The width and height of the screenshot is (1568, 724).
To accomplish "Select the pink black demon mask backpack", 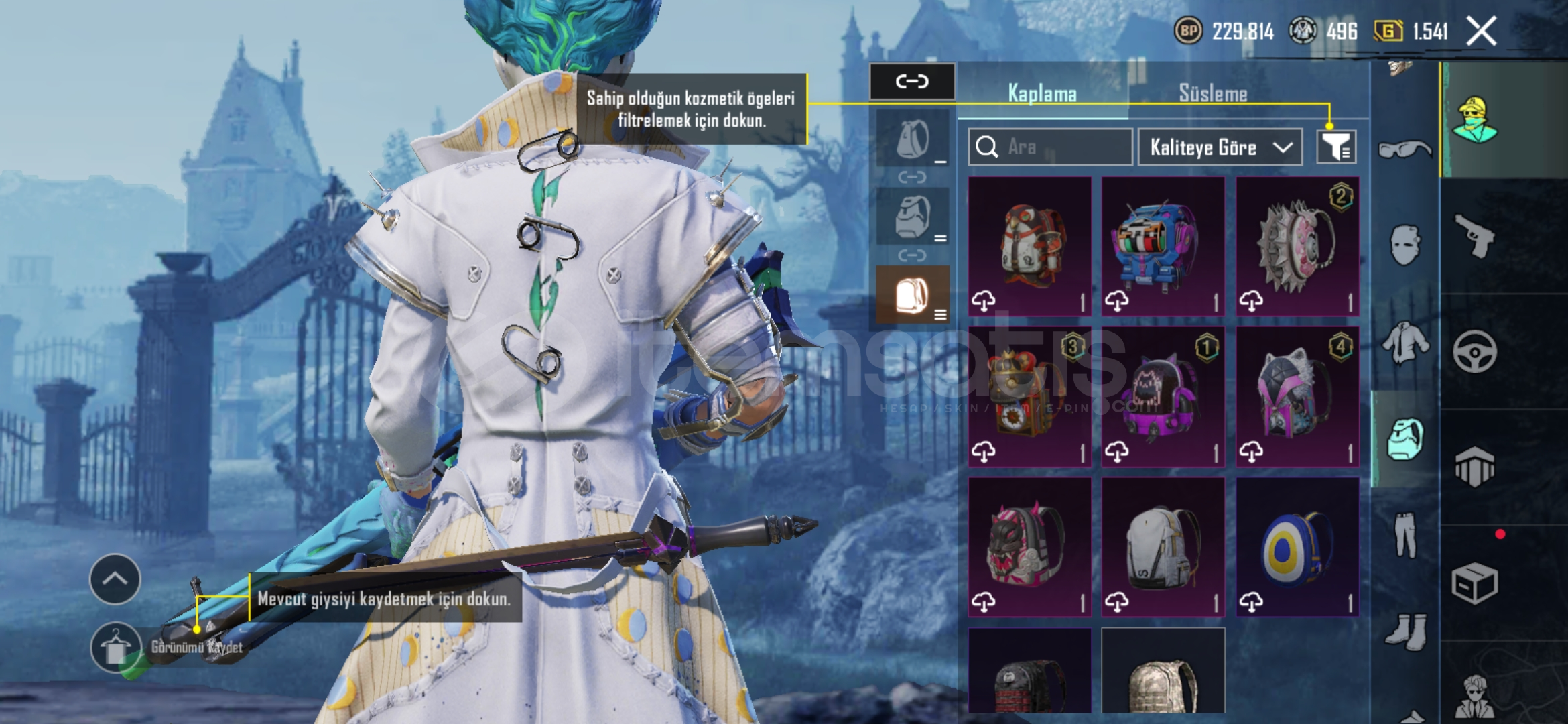I will 1030,547.
